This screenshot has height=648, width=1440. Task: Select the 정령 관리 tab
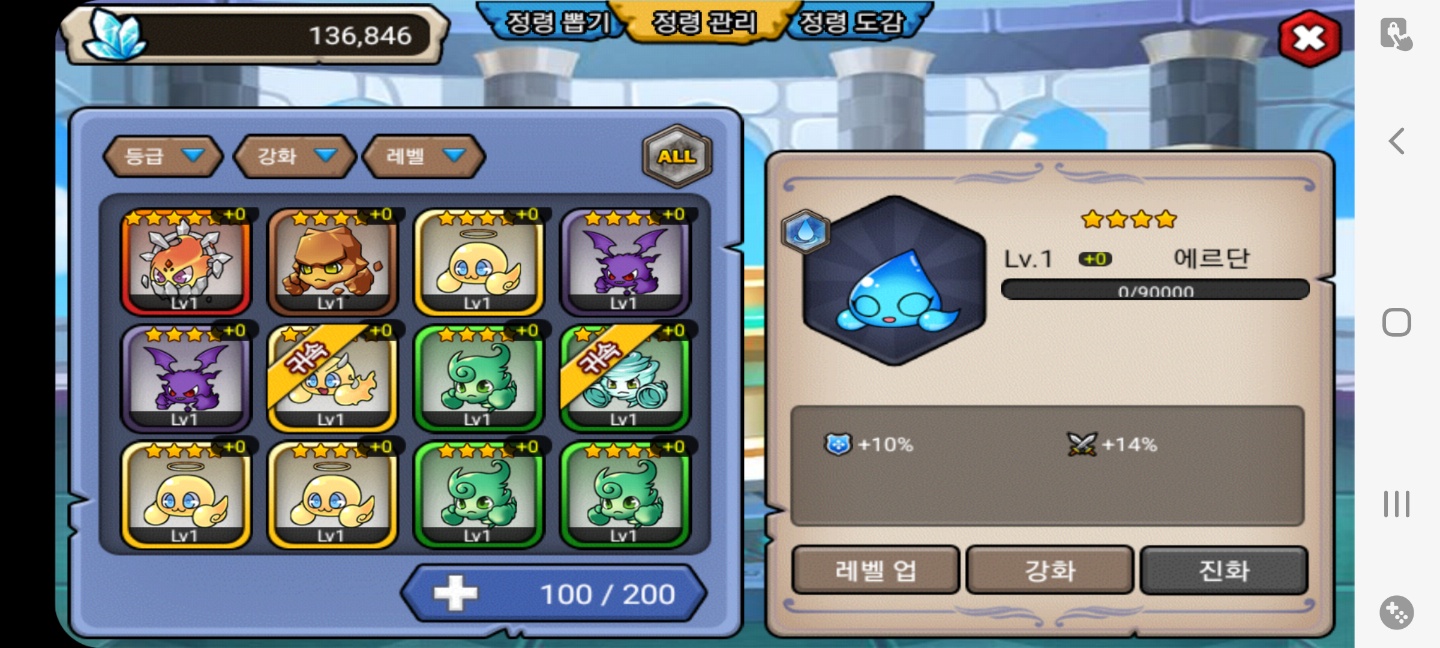704,22
